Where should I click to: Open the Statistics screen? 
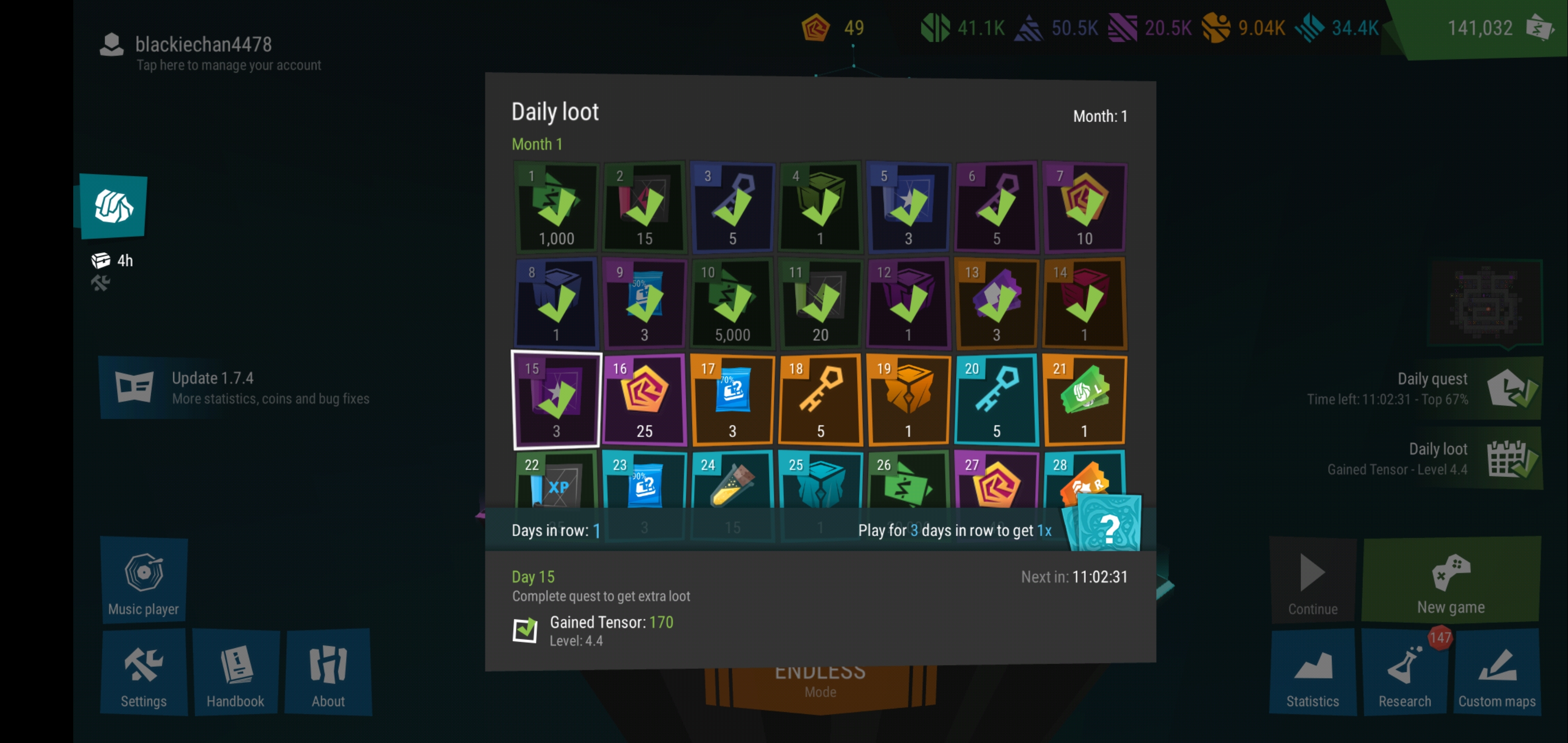click(1312, 672)
